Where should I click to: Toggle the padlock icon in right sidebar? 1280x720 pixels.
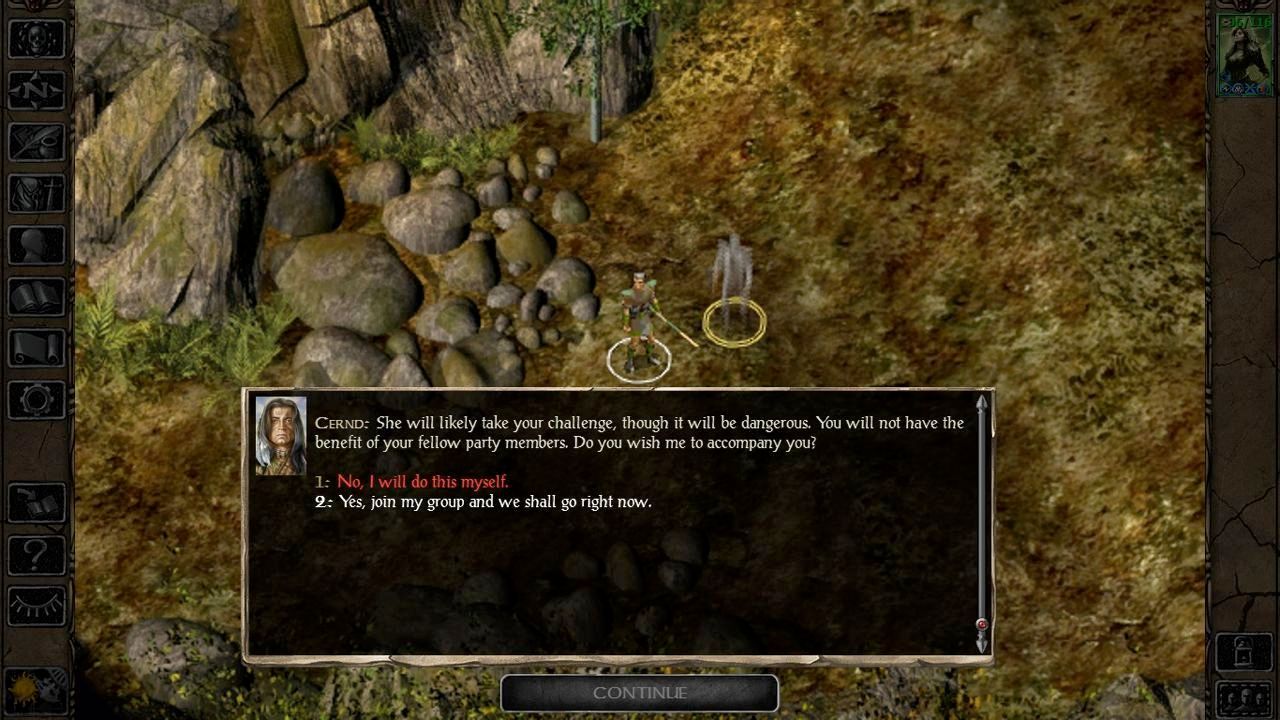(1244, 652)
